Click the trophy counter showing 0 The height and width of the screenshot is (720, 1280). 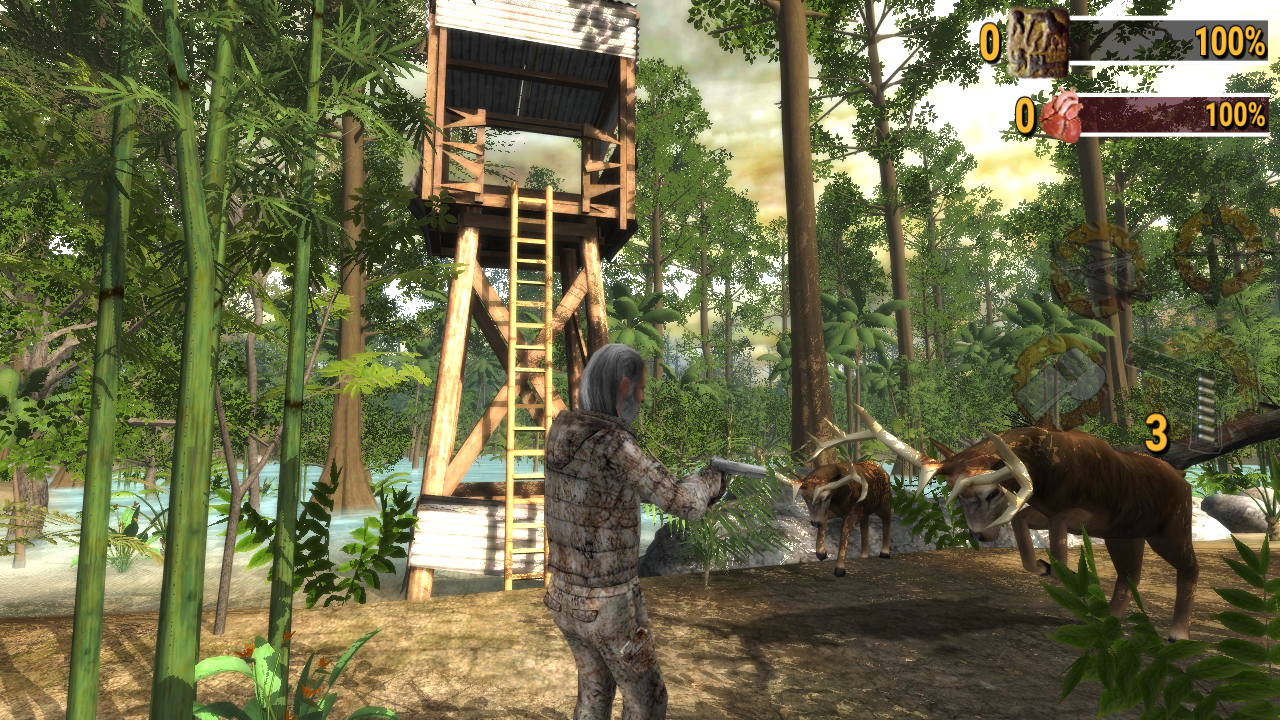point(990,40)
